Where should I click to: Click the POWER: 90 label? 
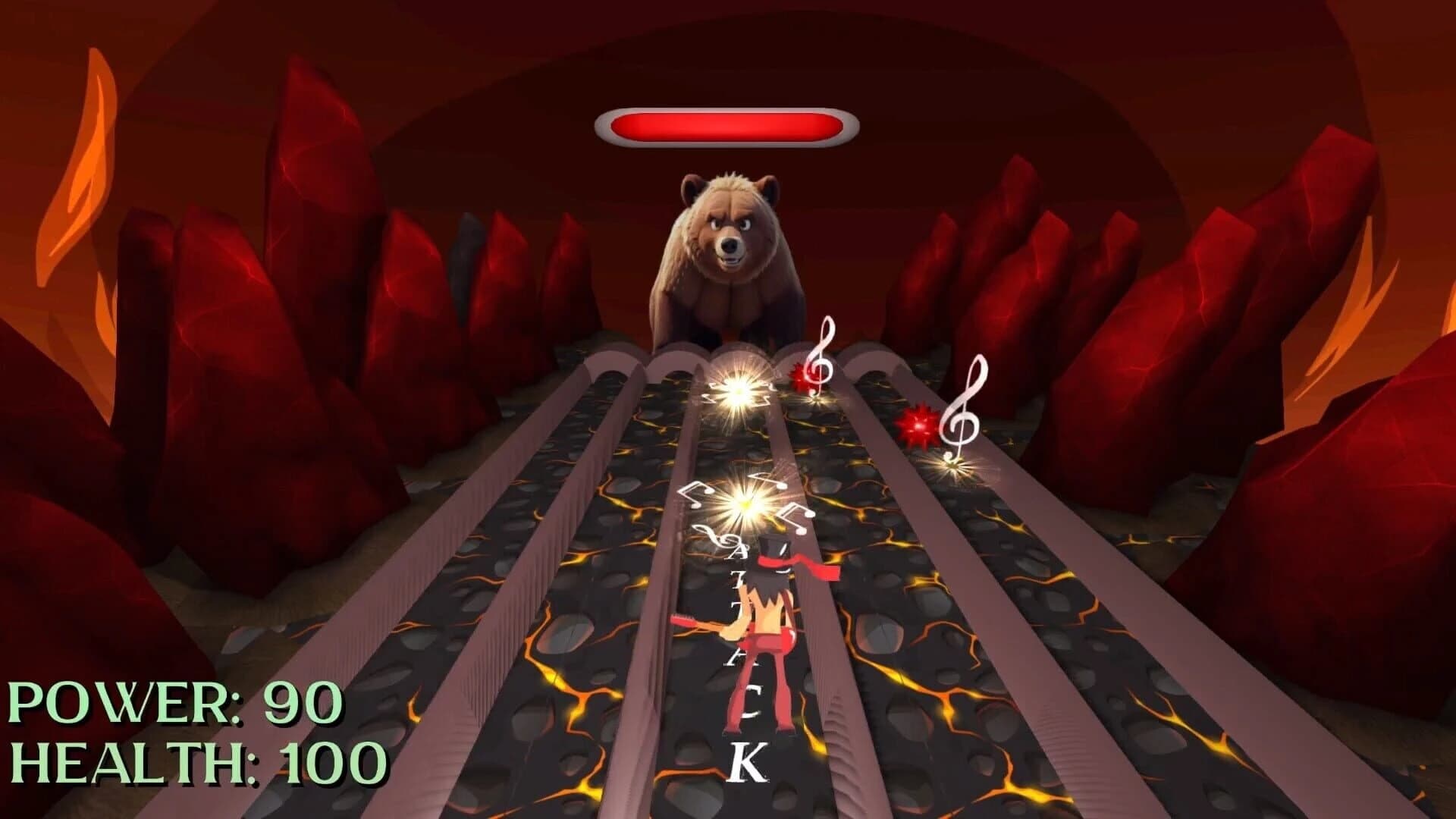[171, 704]
